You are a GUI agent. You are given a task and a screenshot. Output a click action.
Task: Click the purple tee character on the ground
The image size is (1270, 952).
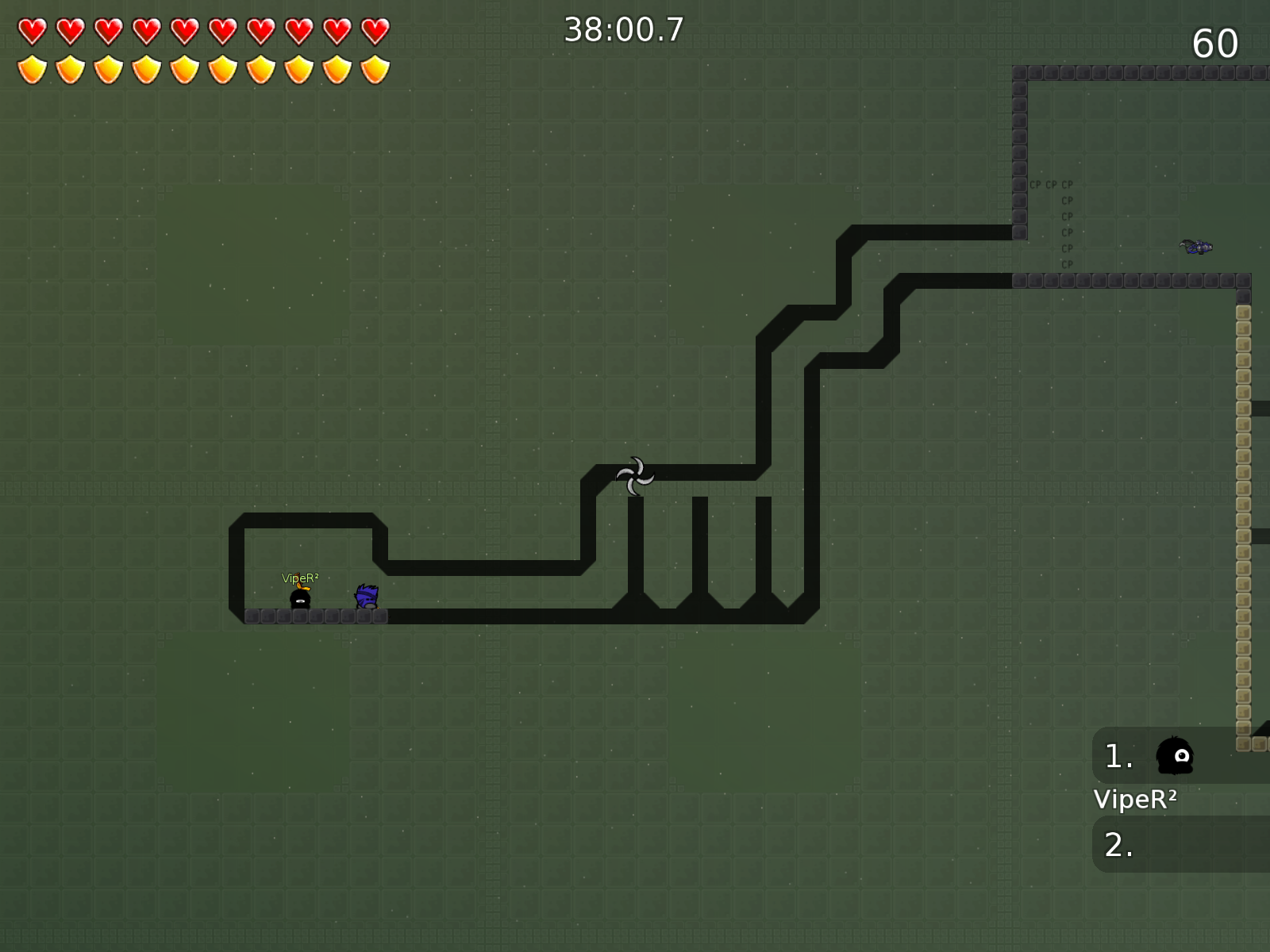click(366, 597)
